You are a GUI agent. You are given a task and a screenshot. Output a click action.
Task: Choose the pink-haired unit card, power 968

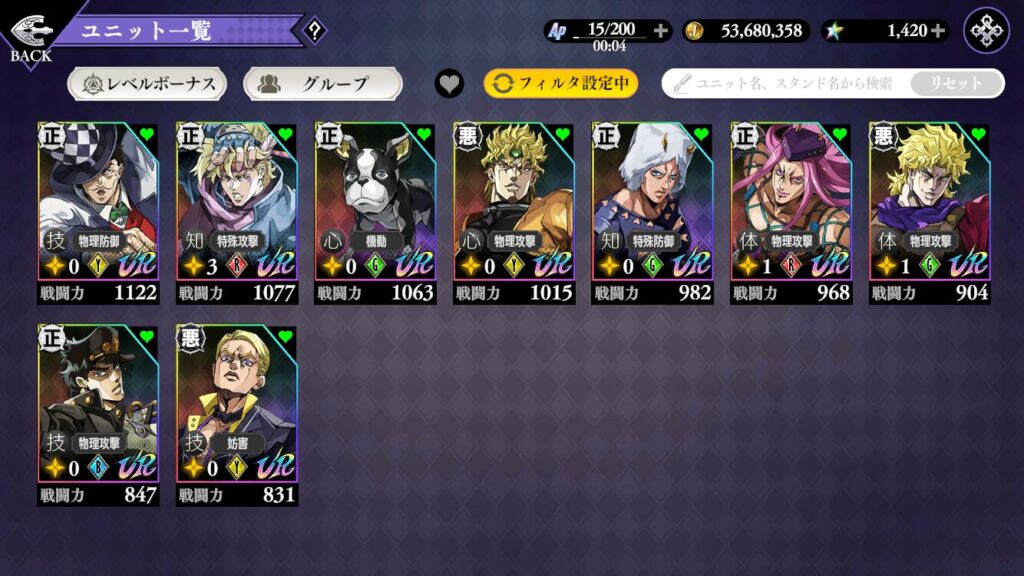(x=791, y=212)
